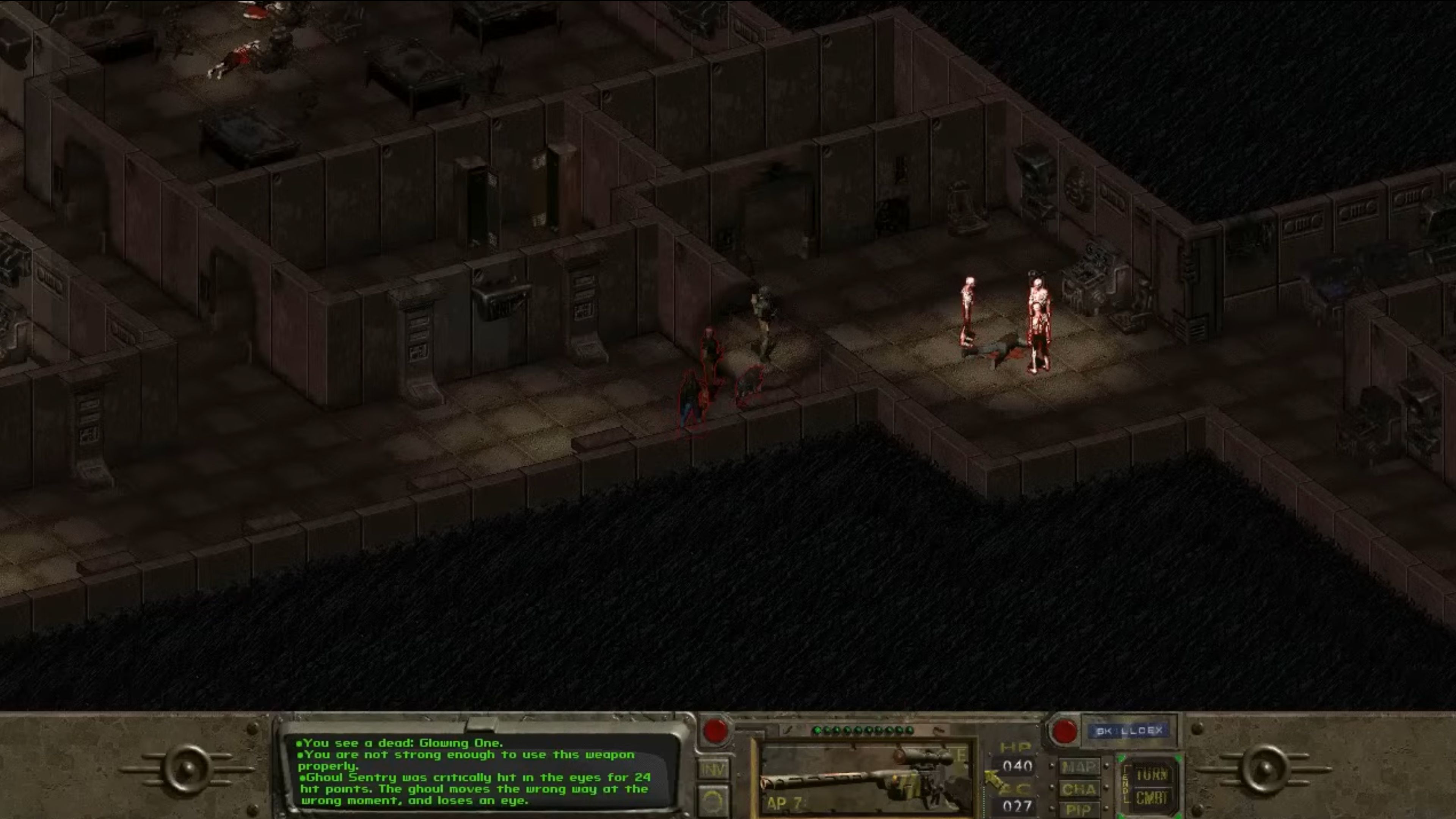Open the PIP-Boy with the PIP button
The width and height of the screenshot is (1456, 819).
tap(1078, 810)
